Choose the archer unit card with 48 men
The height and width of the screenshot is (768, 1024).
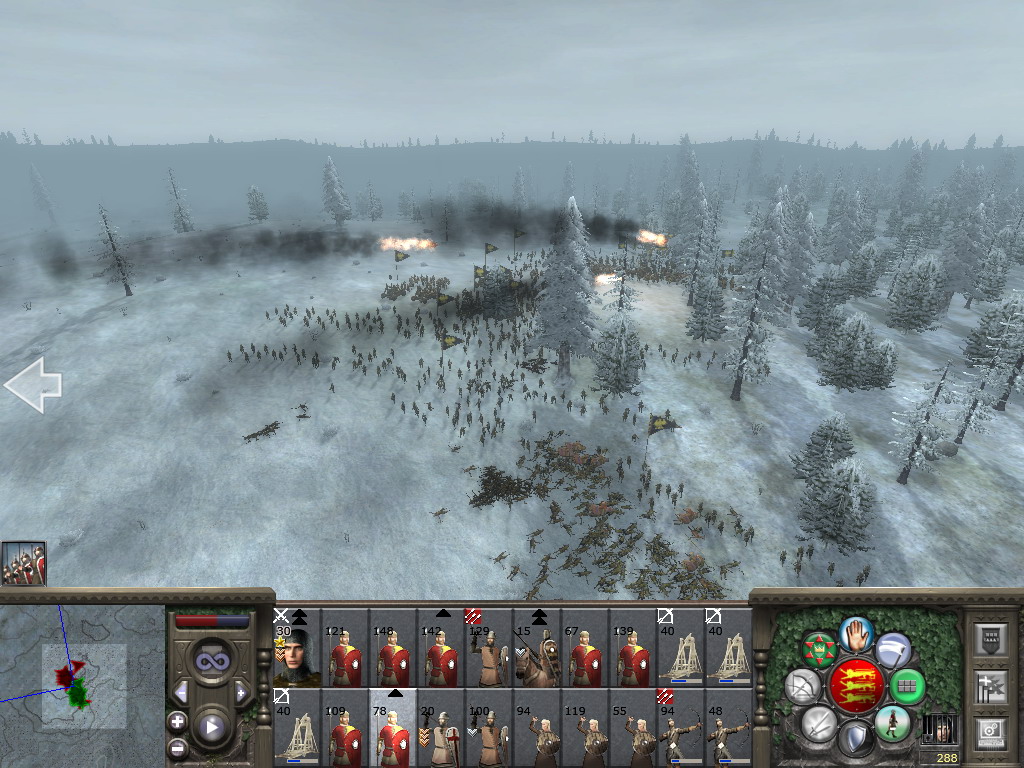pyautogui.click(x=729, y=728)
